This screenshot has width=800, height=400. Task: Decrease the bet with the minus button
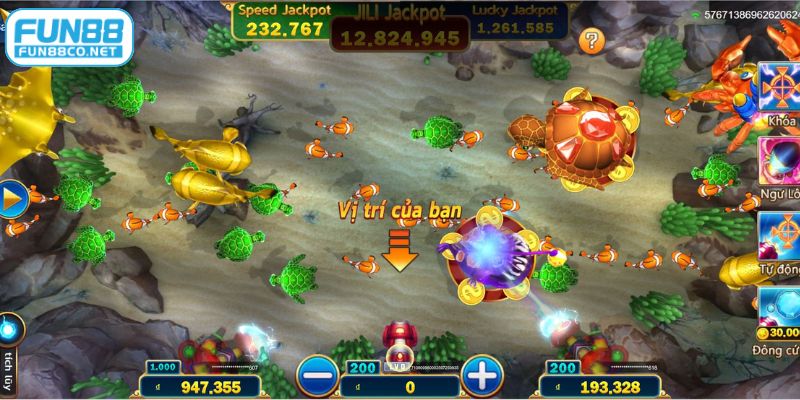317,376
